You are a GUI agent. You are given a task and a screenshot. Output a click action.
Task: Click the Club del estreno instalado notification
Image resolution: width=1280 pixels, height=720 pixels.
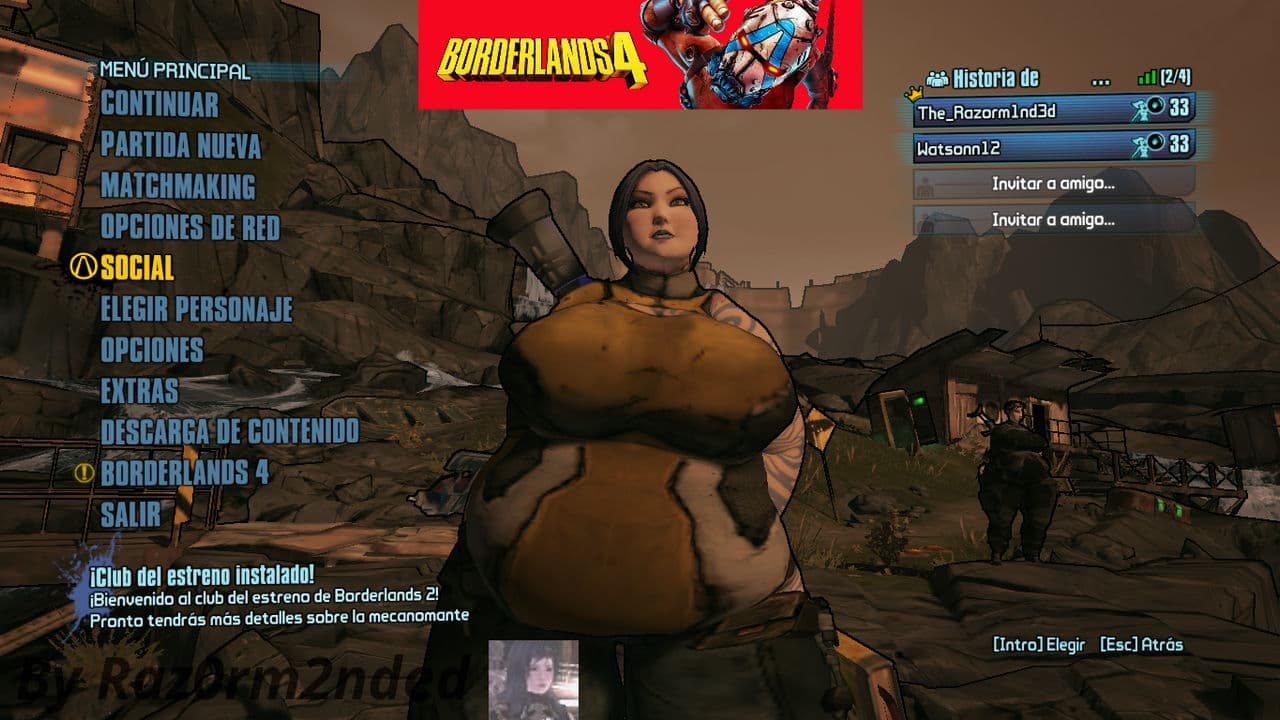[278, 596]
